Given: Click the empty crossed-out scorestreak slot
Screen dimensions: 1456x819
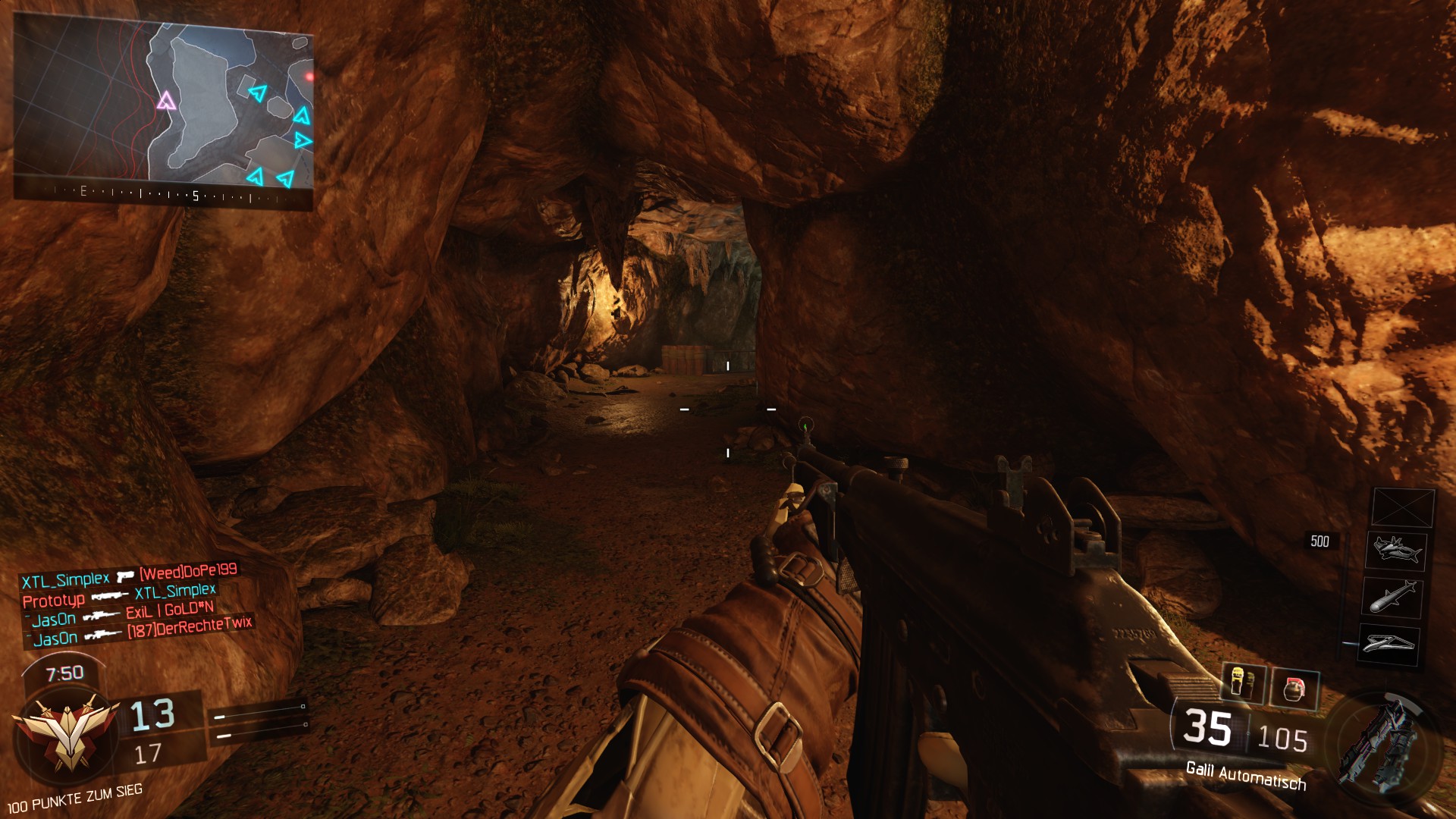Looking at the screenshot, I should [x=1403, y=507].
